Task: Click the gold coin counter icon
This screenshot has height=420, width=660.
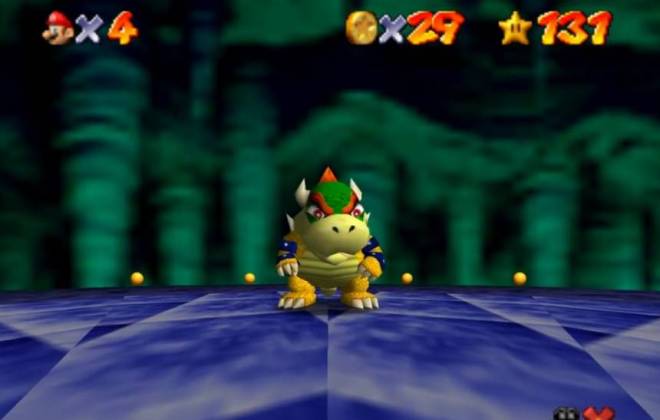Action: (361, 27)
